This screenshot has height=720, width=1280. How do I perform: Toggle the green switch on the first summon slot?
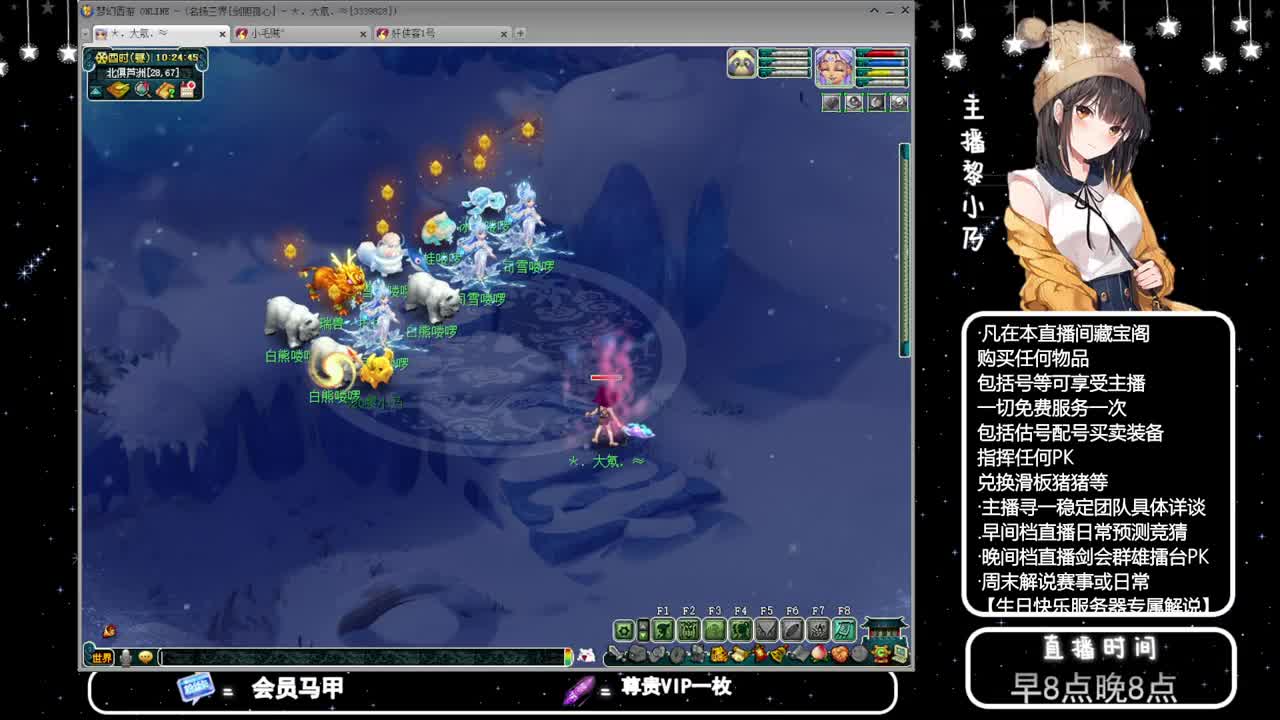[823, 94]
